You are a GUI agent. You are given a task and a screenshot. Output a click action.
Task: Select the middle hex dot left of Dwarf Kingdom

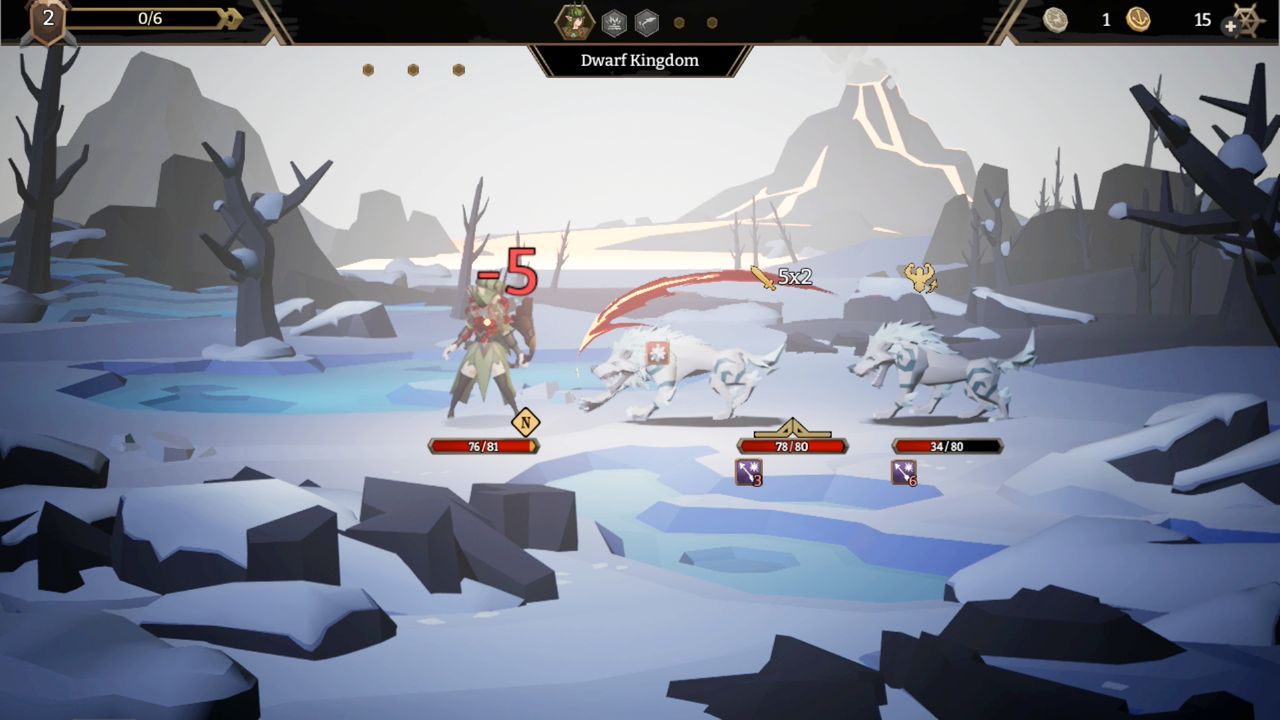click(x=413, y=69)
